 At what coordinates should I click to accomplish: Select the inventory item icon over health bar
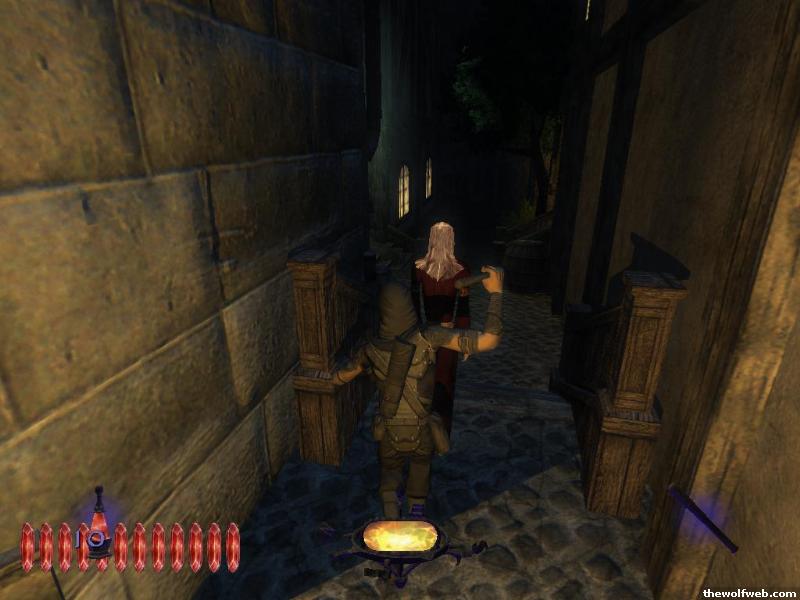tap(98, 527)
